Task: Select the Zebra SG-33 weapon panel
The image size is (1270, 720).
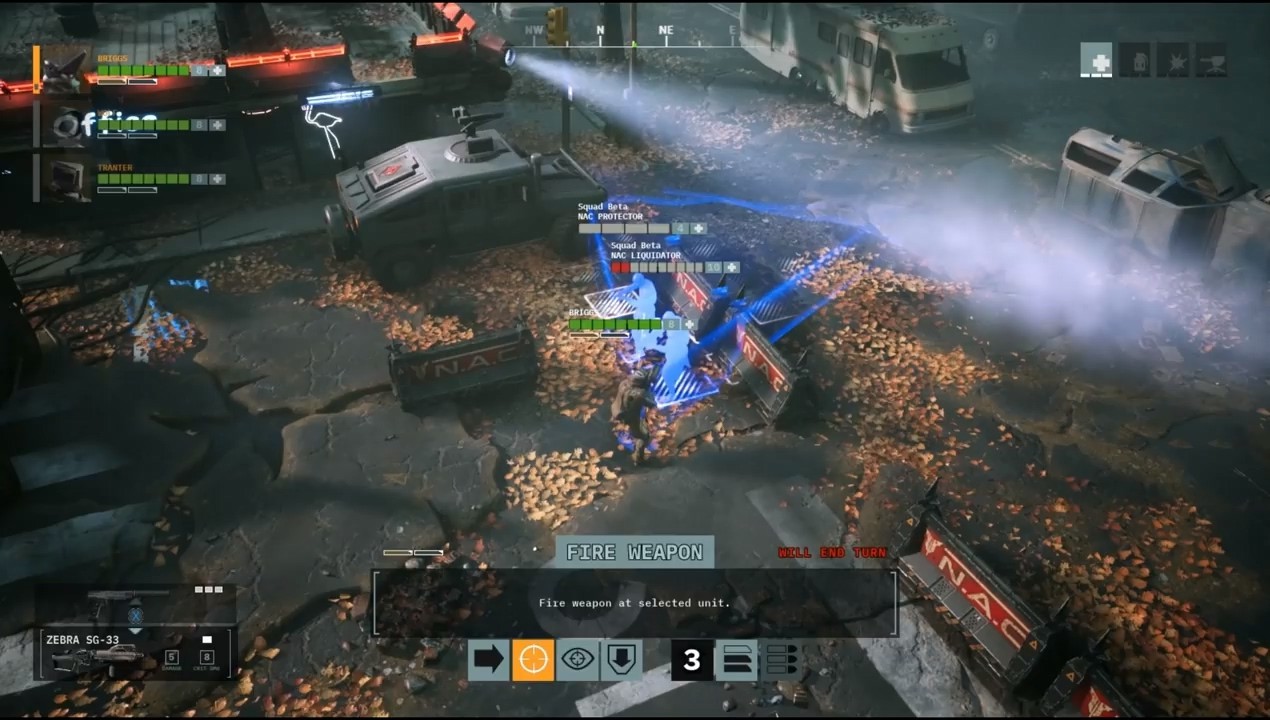Action: tap(136, 653)
